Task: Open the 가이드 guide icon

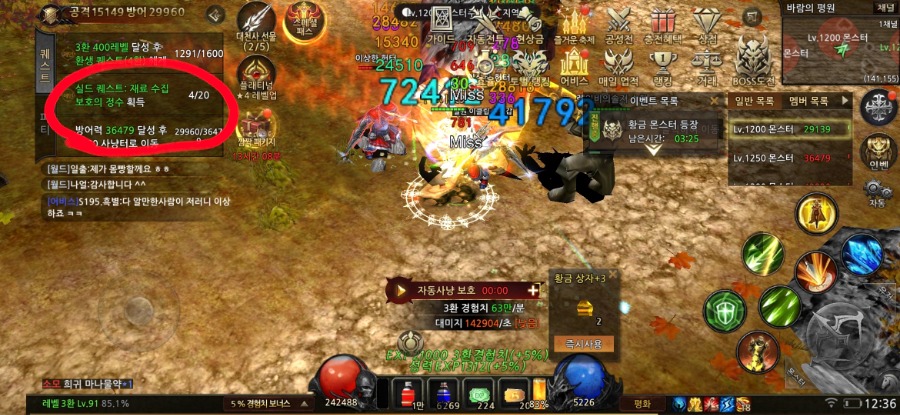Action: 441,24
